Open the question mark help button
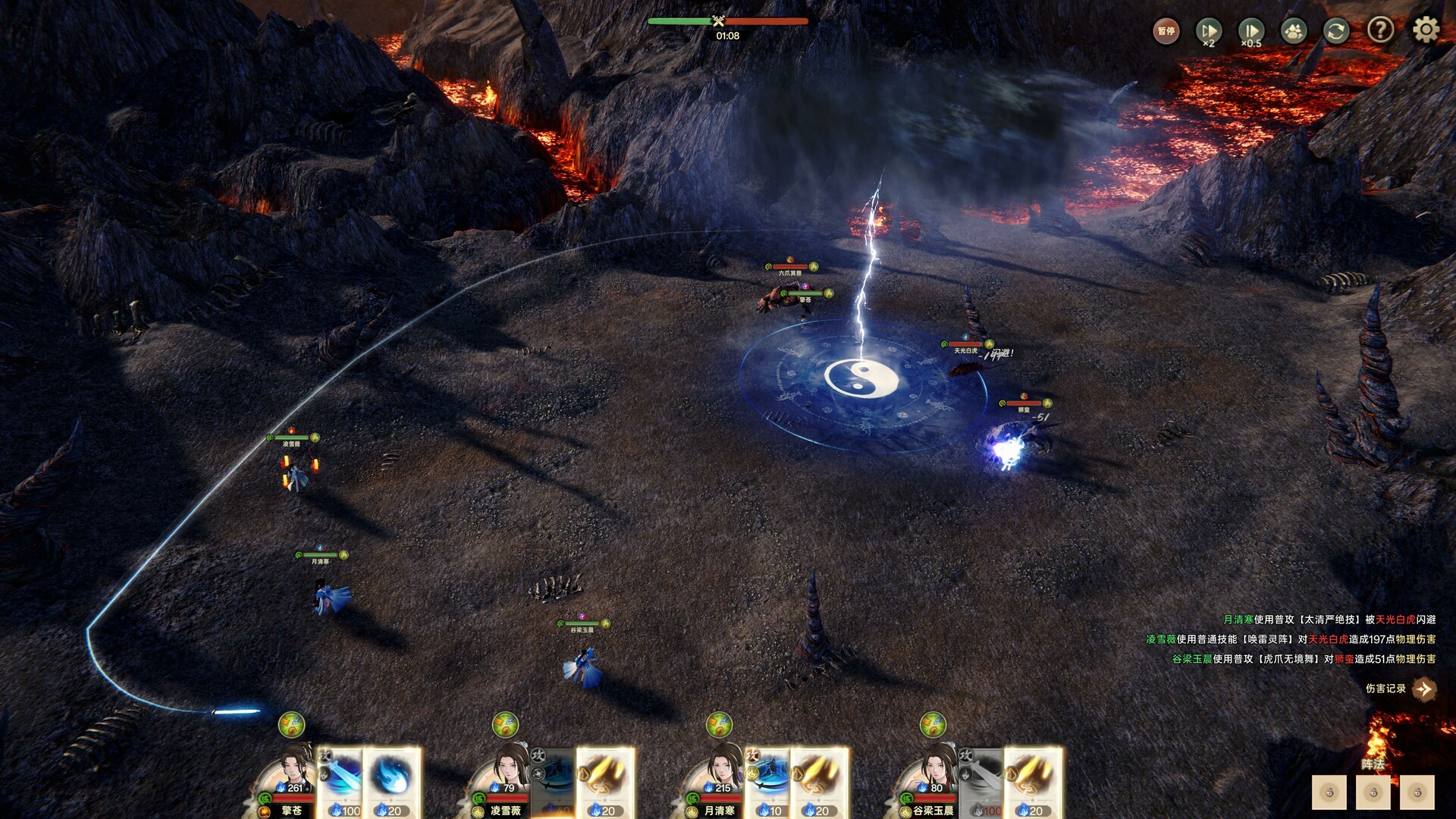Viewport: 1456px width, 819px height. click(x=1380, y=30)
